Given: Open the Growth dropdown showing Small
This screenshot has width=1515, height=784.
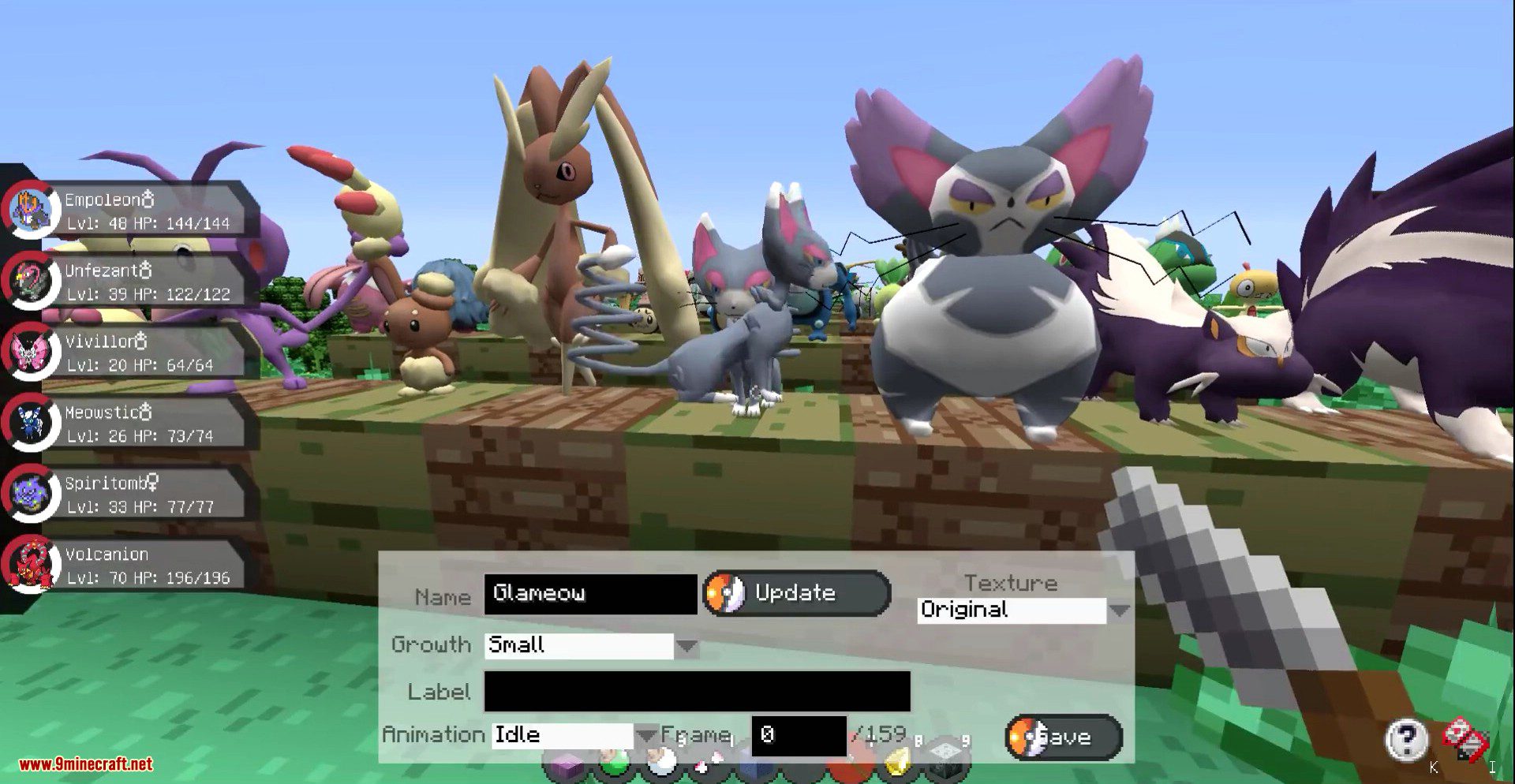Looking at the screenshot, I should 686,646.
